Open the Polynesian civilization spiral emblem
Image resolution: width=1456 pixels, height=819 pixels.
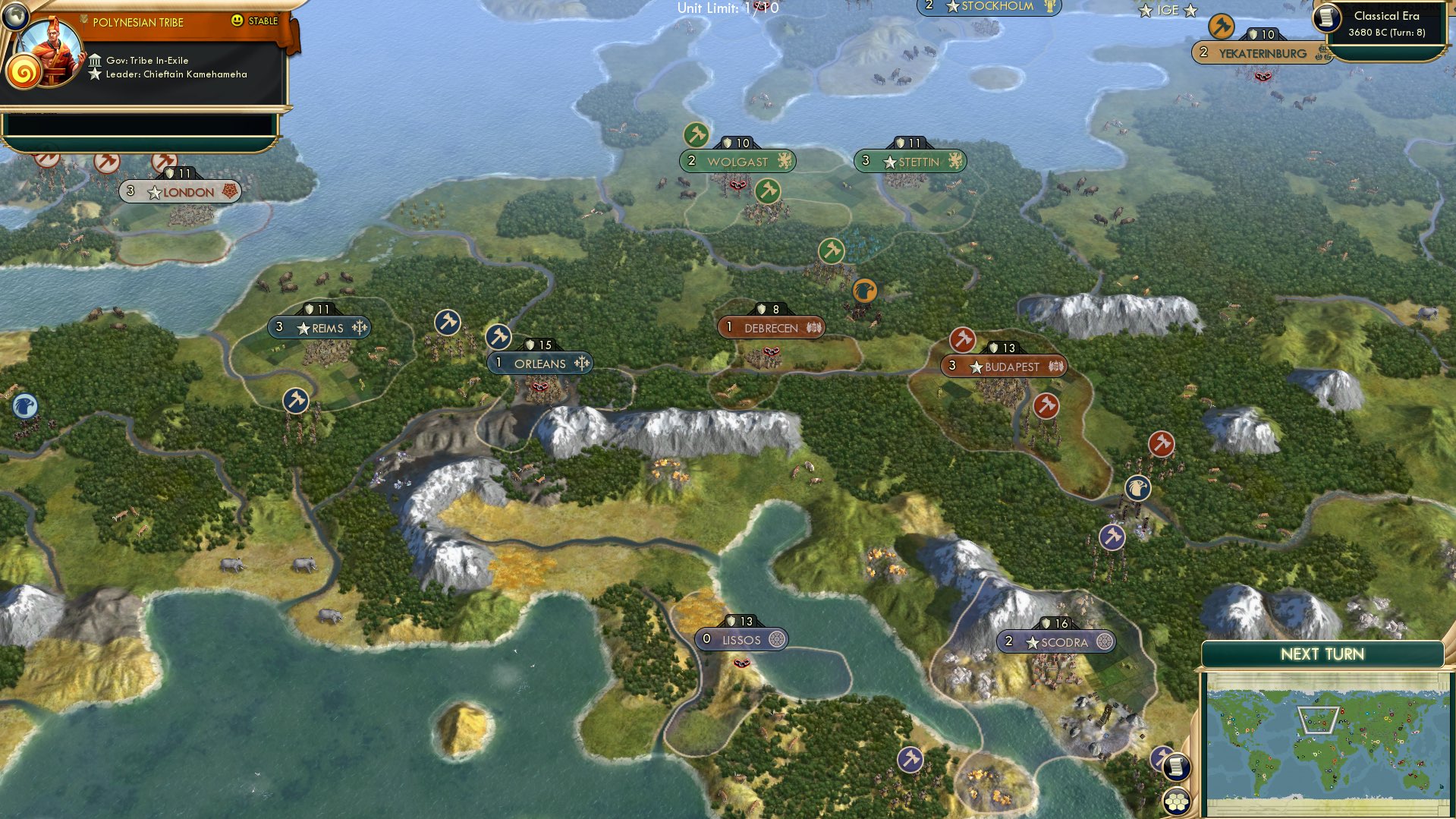click(x=26, y=71)
